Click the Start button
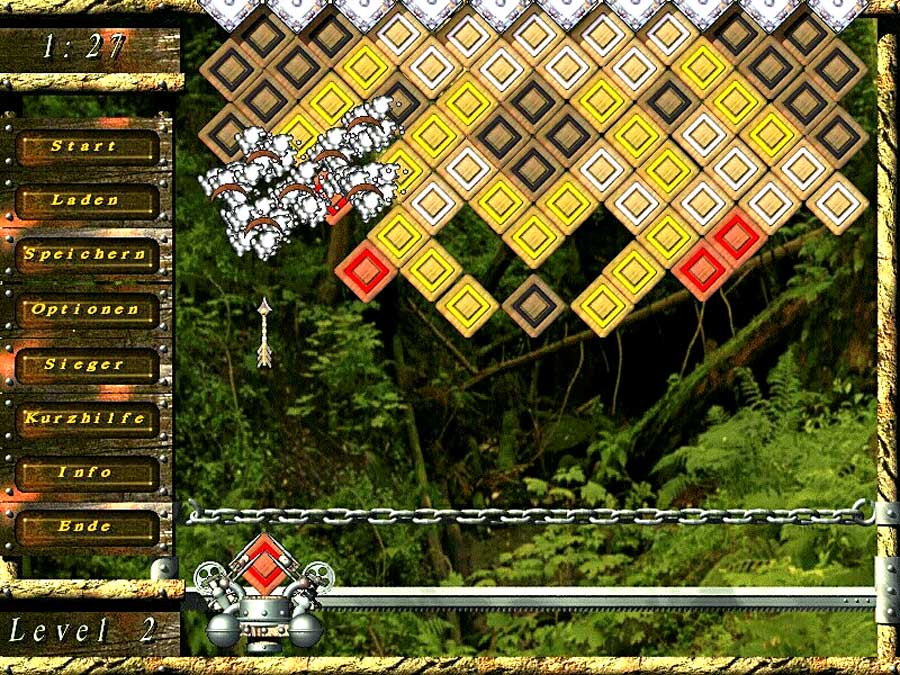This screenshot has width=900, height=675. coord(85,146)
